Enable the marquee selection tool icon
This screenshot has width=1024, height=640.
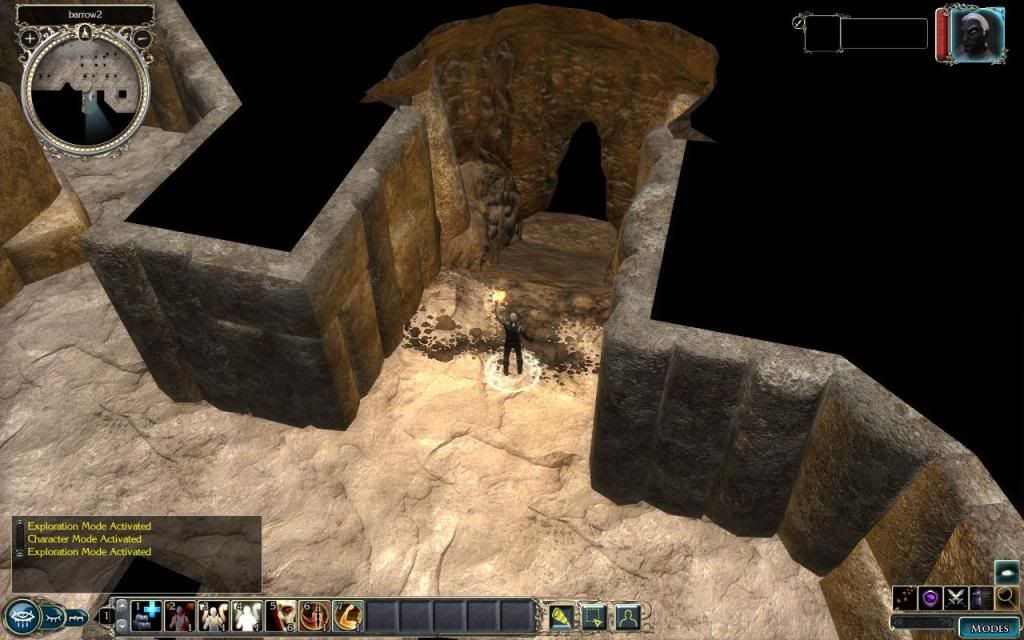tap(594, 615)
